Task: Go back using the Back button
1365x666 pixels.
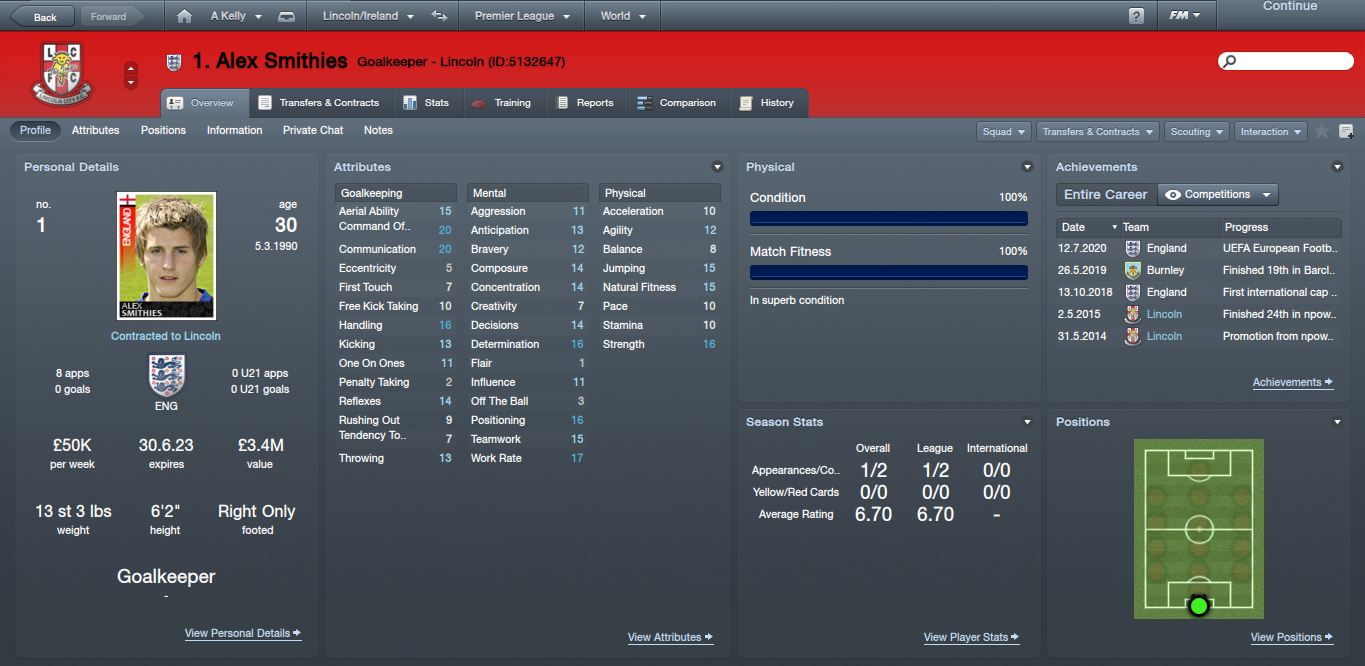Action: [38, 16]
